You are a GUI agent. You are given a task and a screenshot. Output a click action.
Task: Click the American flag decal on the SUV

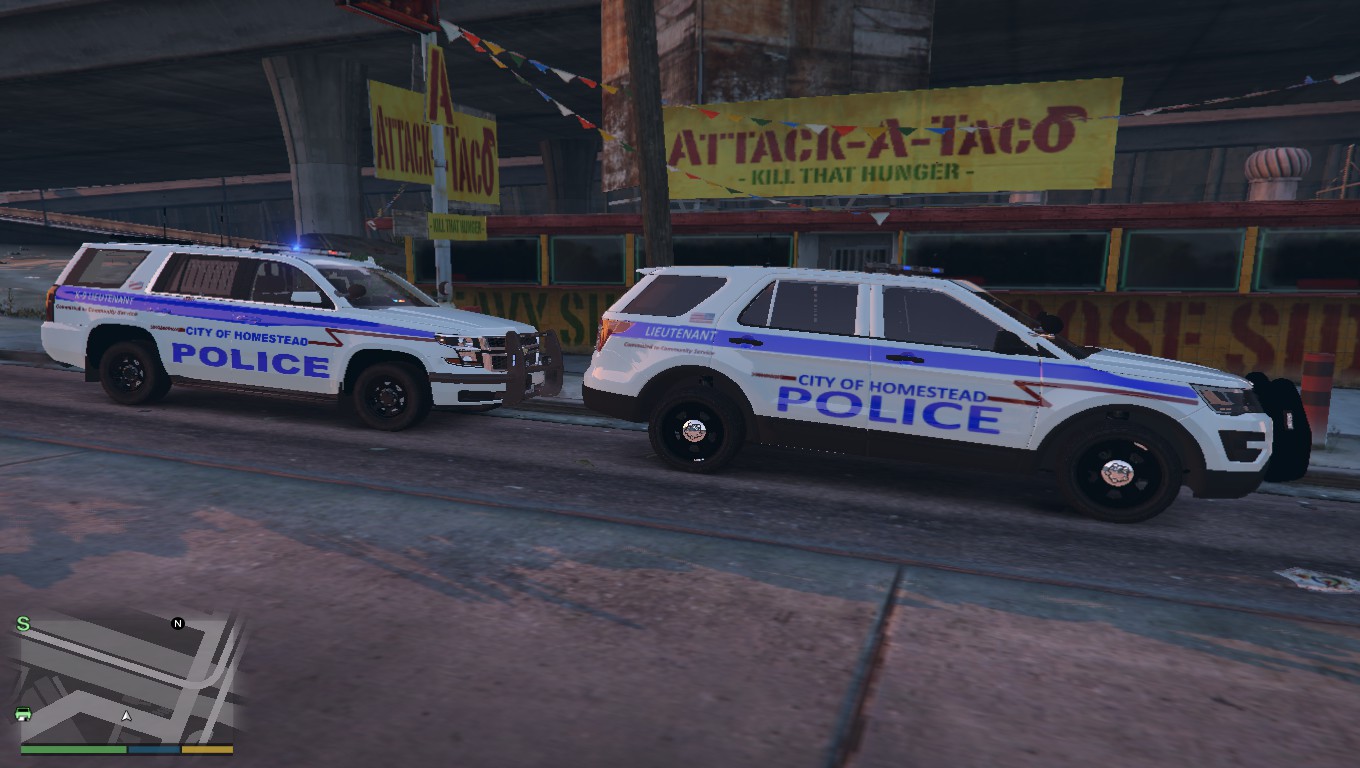coord(699,316)
